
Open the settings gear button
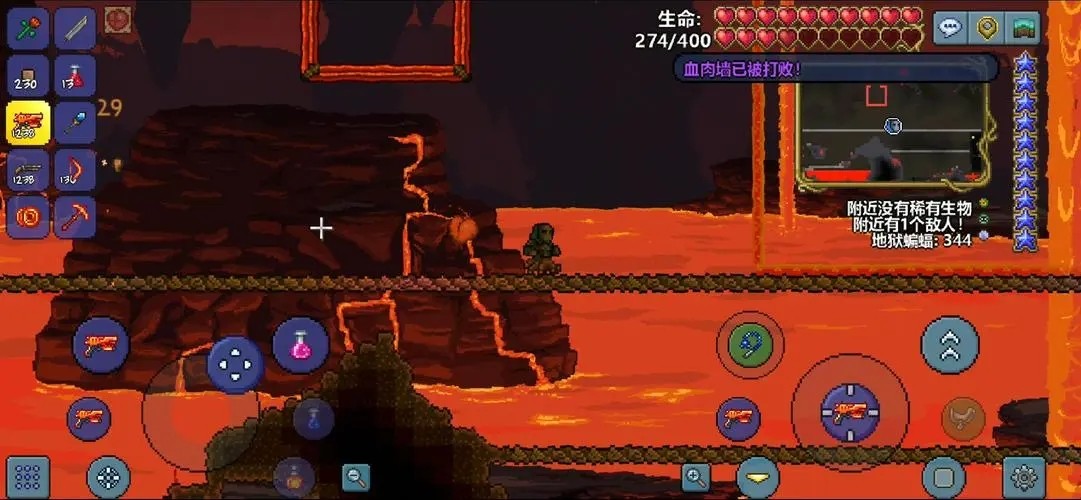(x=1024, y=476)
